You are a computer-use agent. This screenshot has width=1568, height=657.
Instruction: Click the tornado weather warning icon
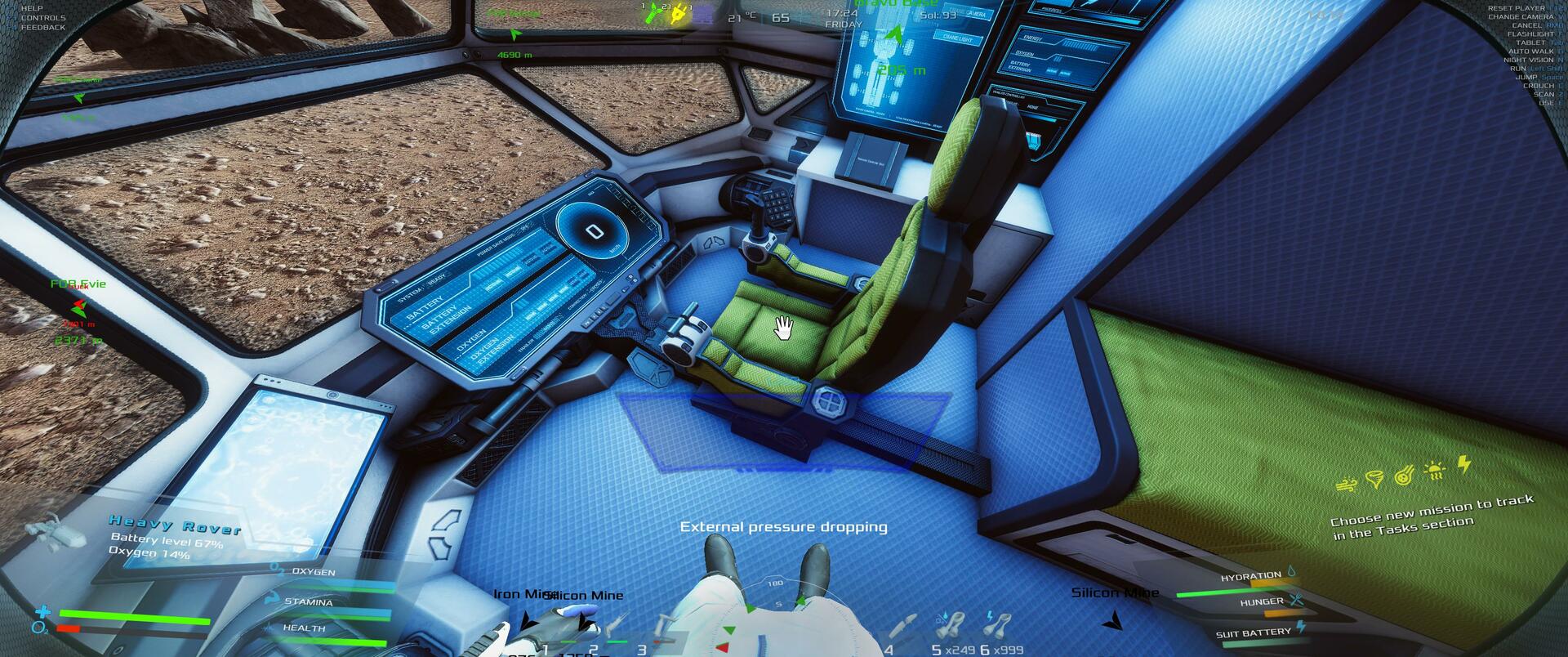[x=1375, y=479]
